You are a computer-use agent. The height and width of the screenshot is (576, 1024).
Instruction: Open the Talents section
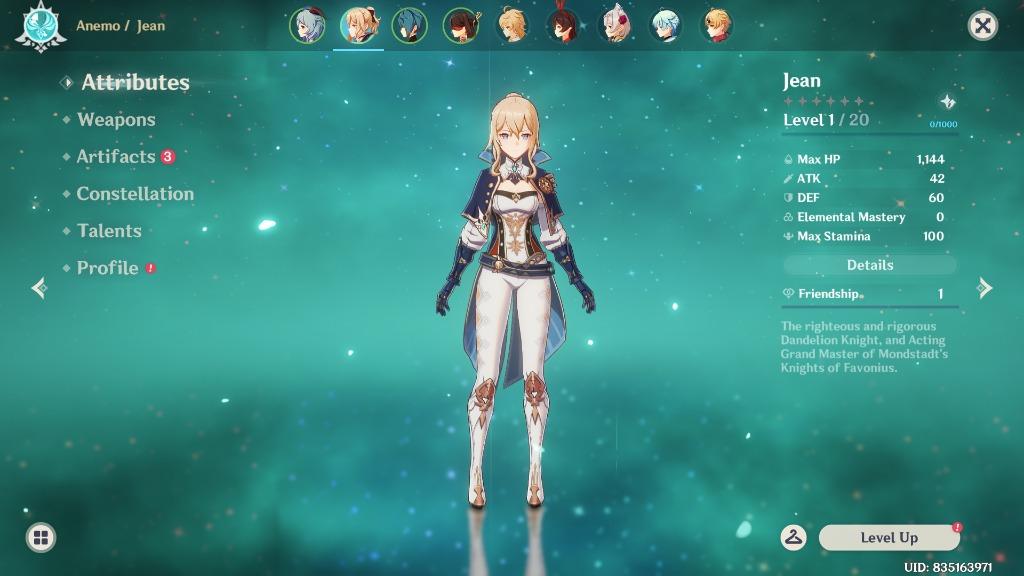(x=109, y=231)
